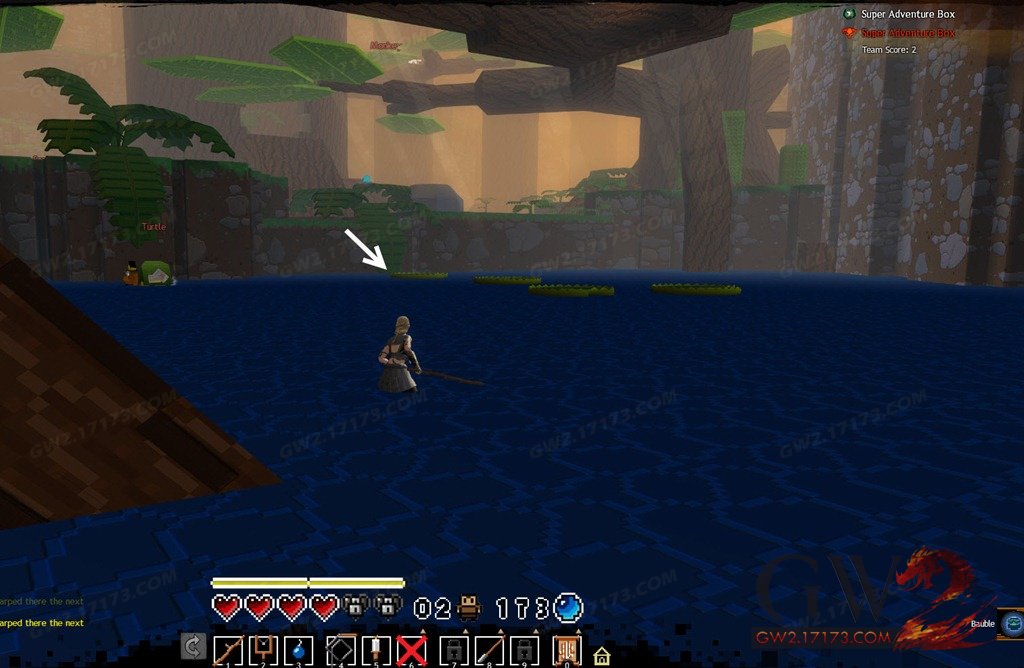Image resolution: width=1024 pixels, height=668 pixels.
Task: Select the wooden stick weapon slot
Action: point(228,651)
